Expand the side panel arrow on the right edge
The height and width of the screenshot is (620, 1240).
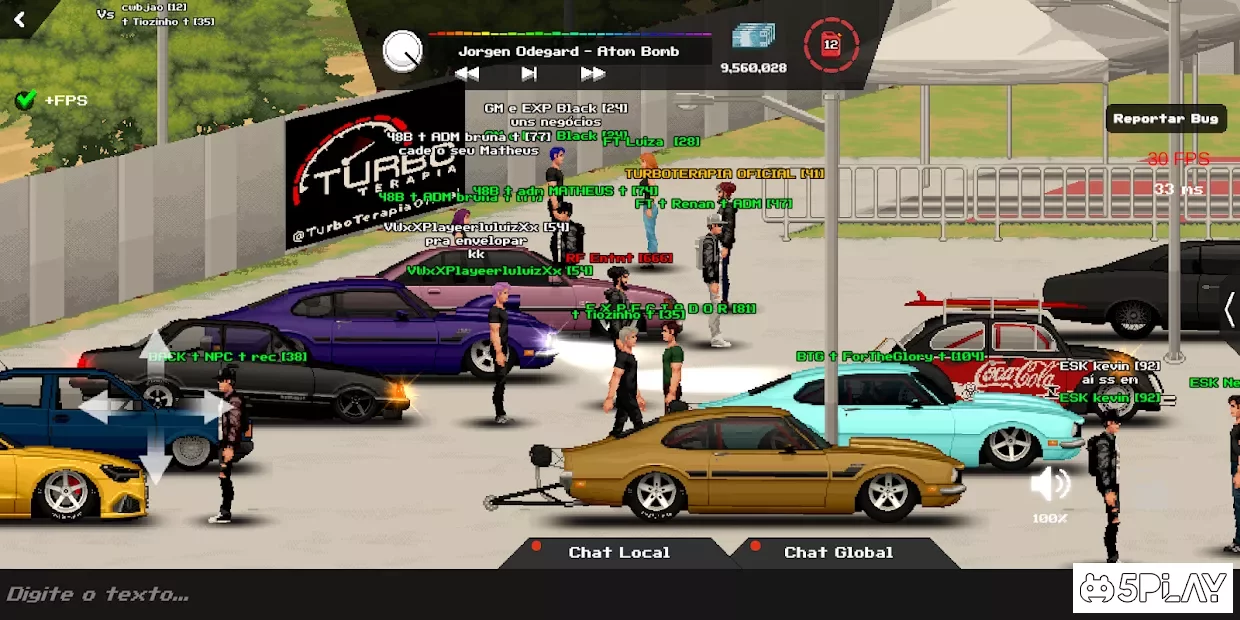pos(1229,310)
